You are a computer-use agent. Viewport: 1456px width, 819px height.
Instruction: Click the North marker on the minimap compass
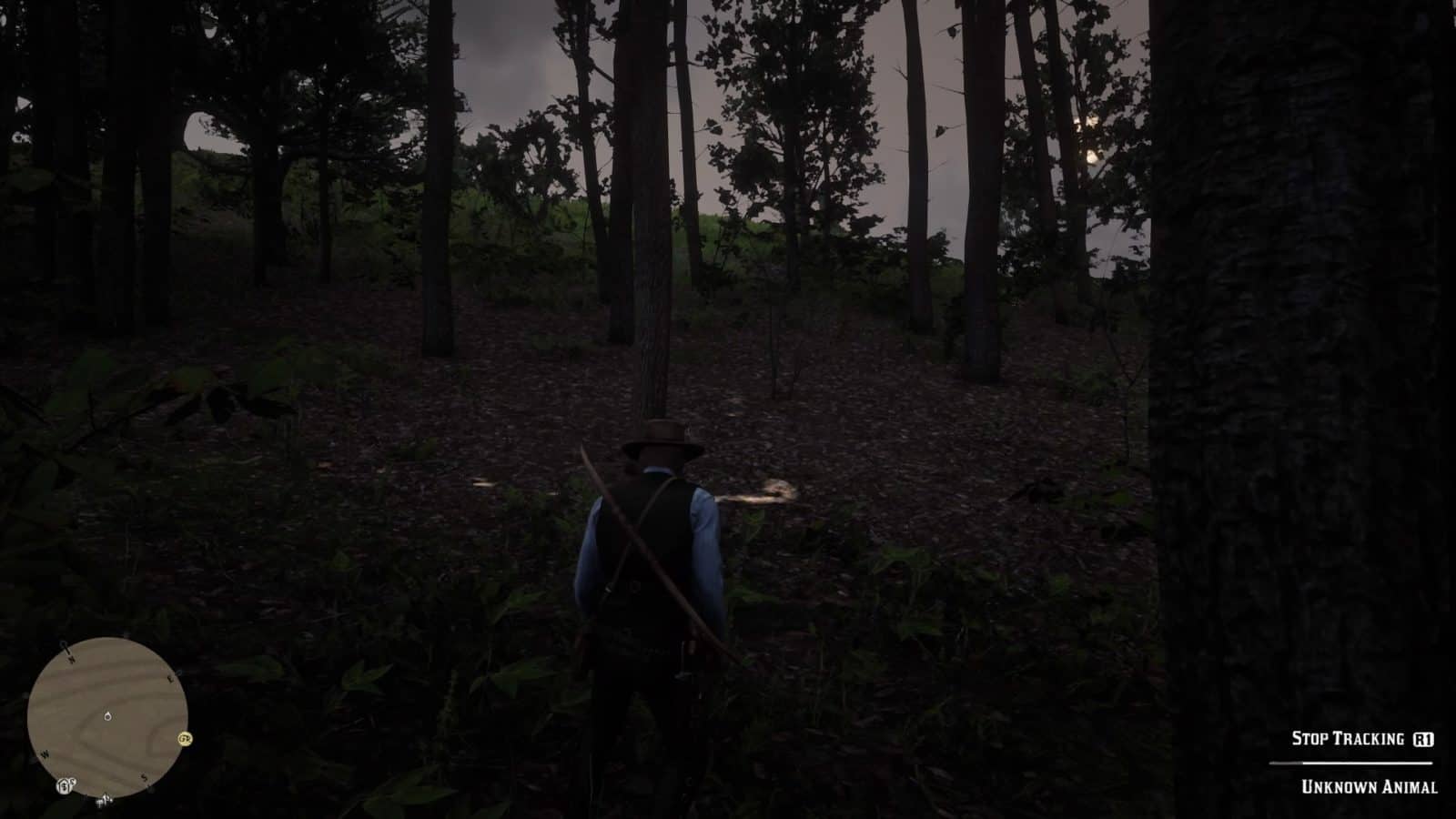click(x=72, y=658)
